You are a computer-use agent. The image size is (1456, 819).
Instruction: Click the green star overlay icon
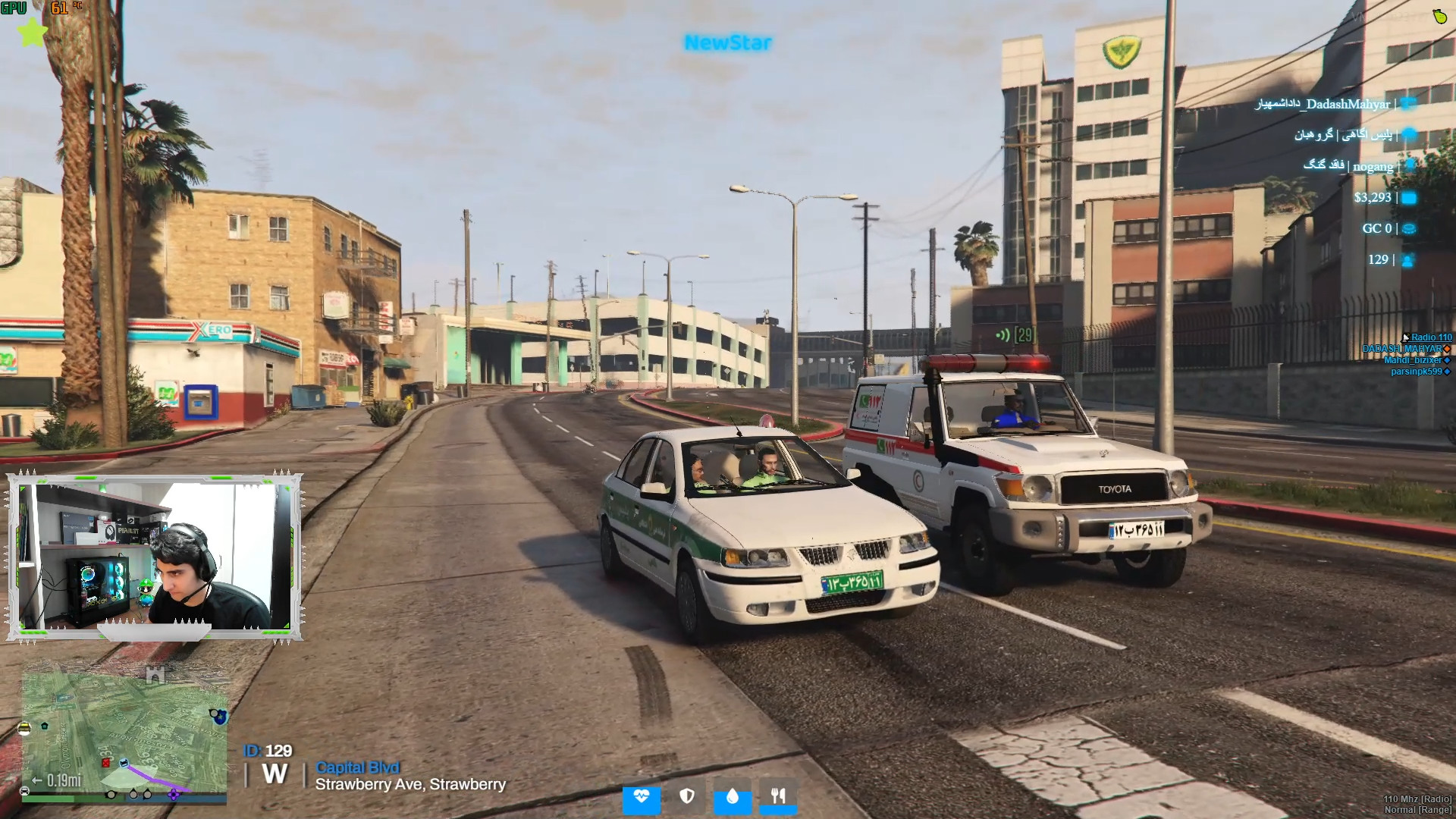(x=32, y=33)
